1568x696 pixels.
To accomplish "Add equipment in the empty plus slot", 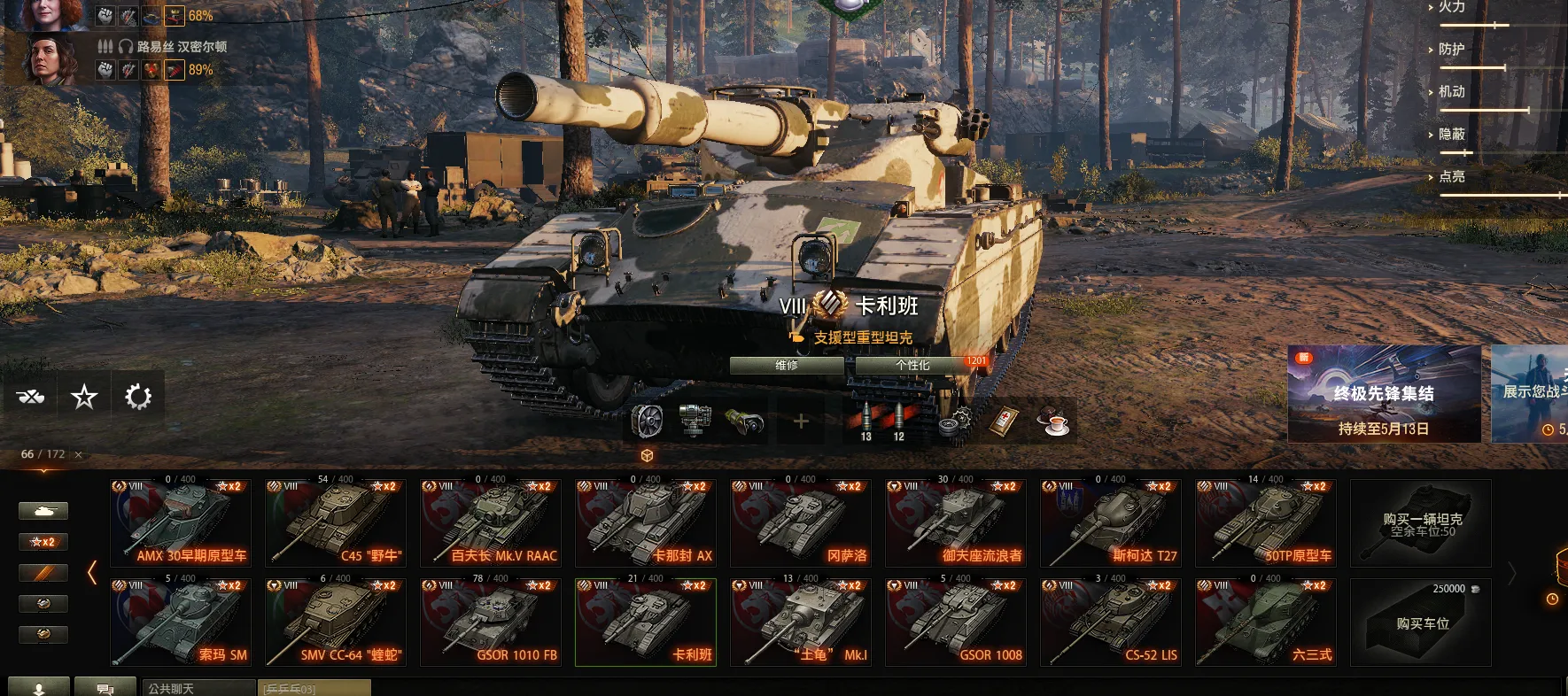I will pyautogui.click(x=801, y=421).
